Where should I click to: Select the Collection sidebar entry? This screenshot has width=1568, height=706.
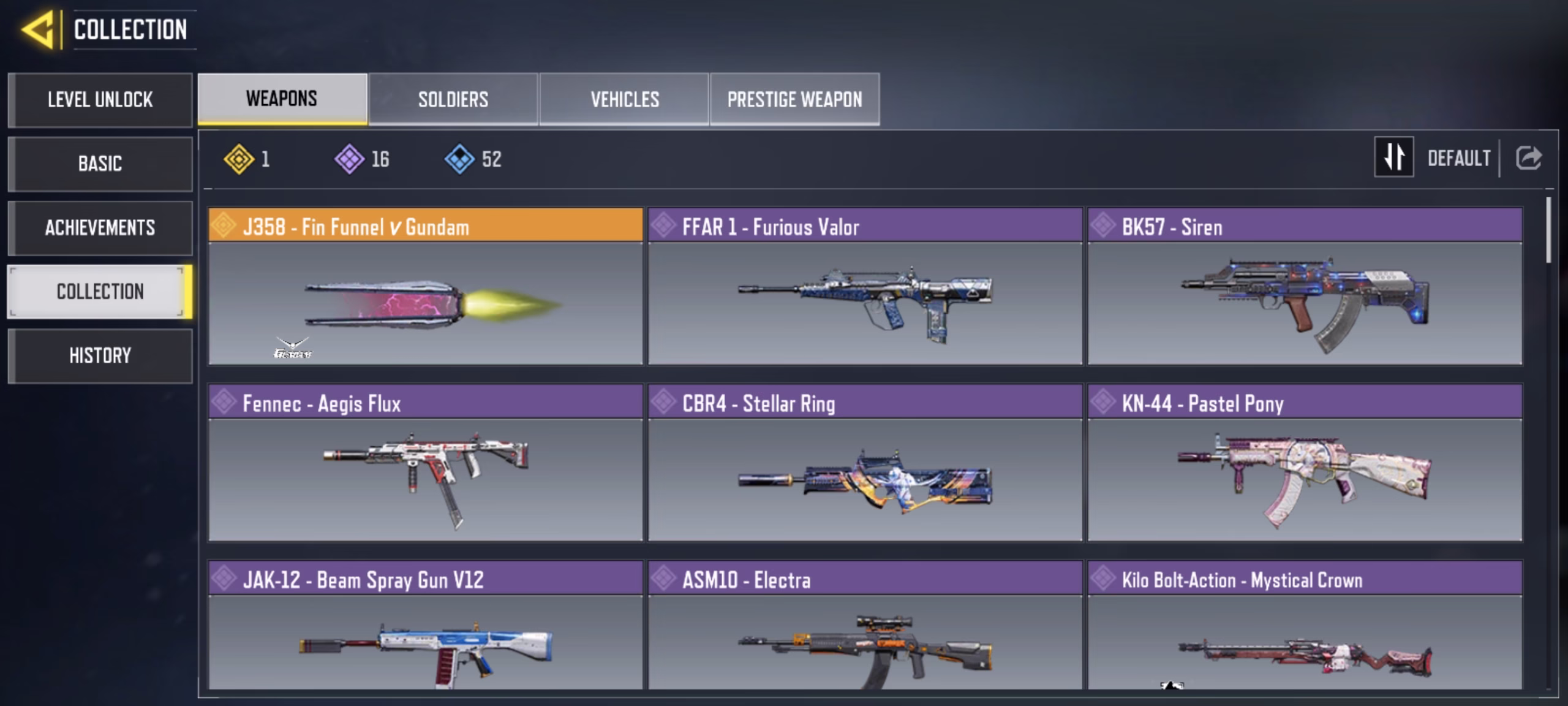pyautogui.click(x=100, y=292)
